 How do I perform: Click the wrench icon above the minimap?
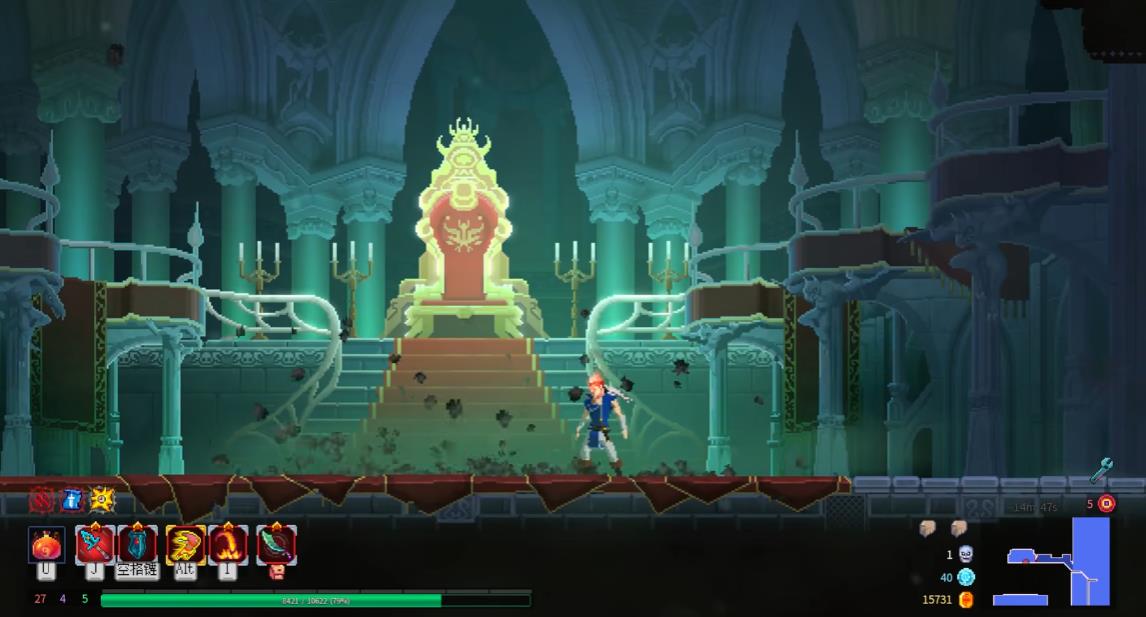click(x=1101, y=468)
